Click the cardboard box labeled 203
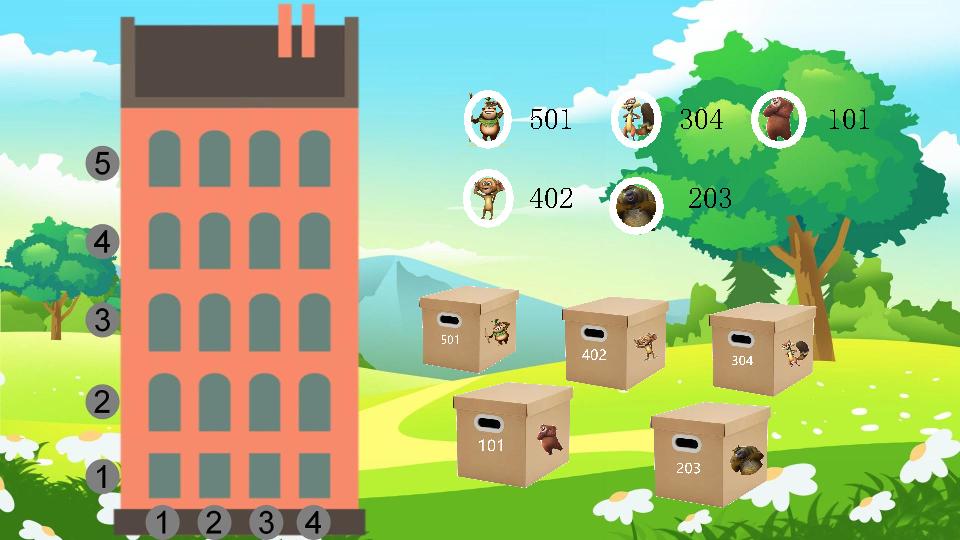Image resolution: width=960 pixels, height=540 pixels. [708, 454]
